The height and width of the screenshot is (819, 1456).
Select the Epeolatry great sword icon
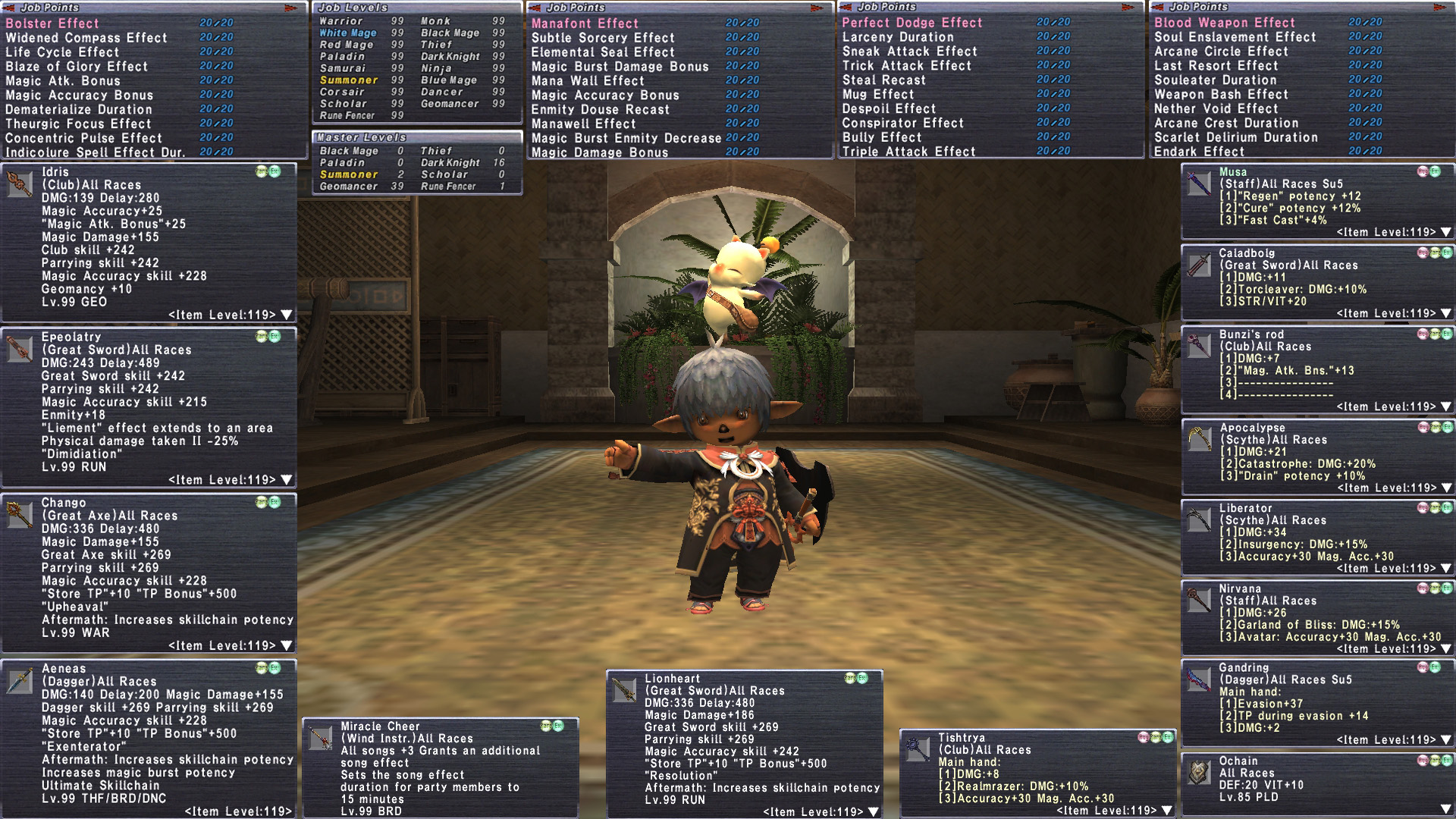[20, 350]
